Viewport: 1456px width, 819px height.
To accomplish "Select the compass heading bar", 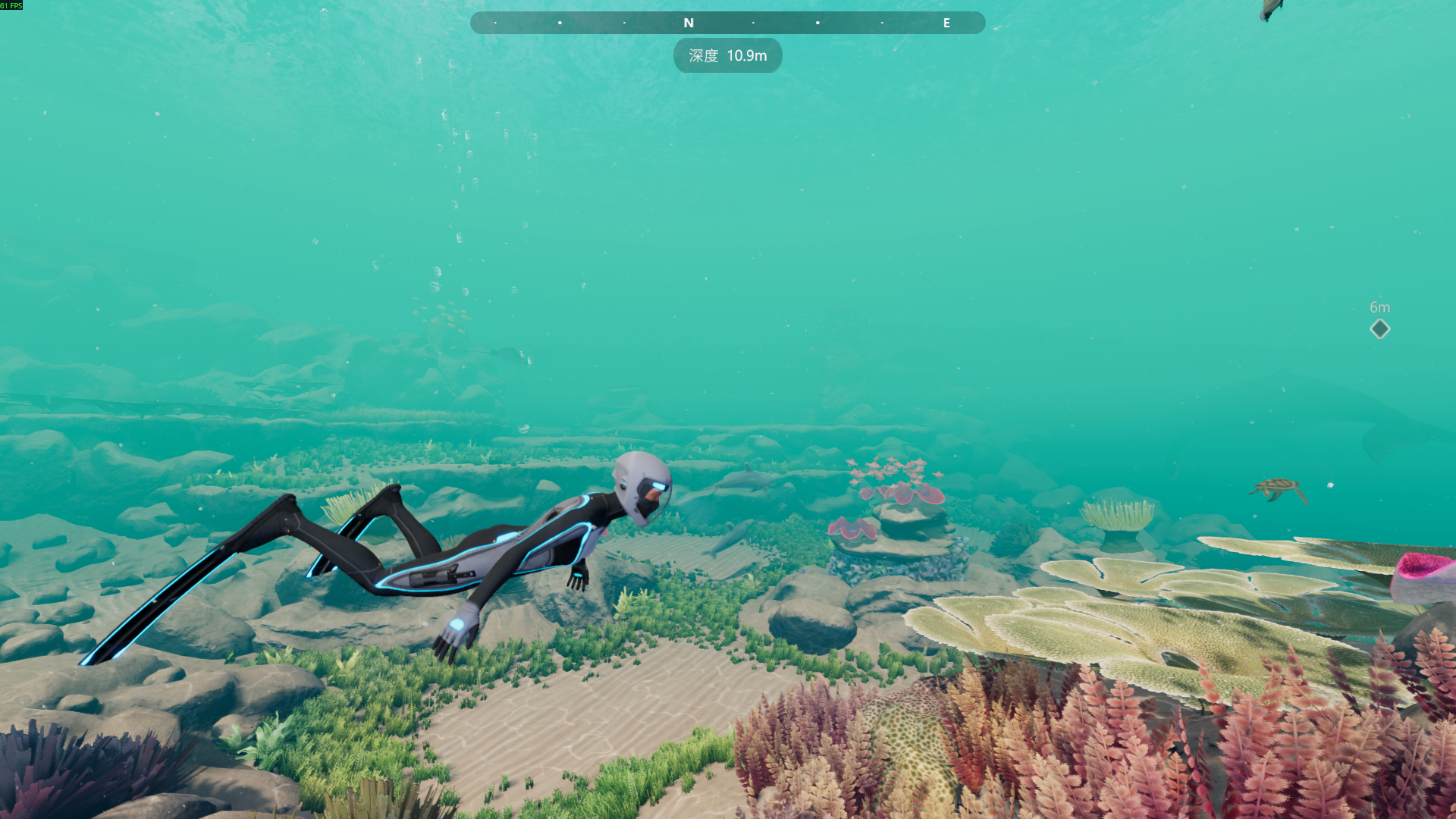I will tap(727, 23).
